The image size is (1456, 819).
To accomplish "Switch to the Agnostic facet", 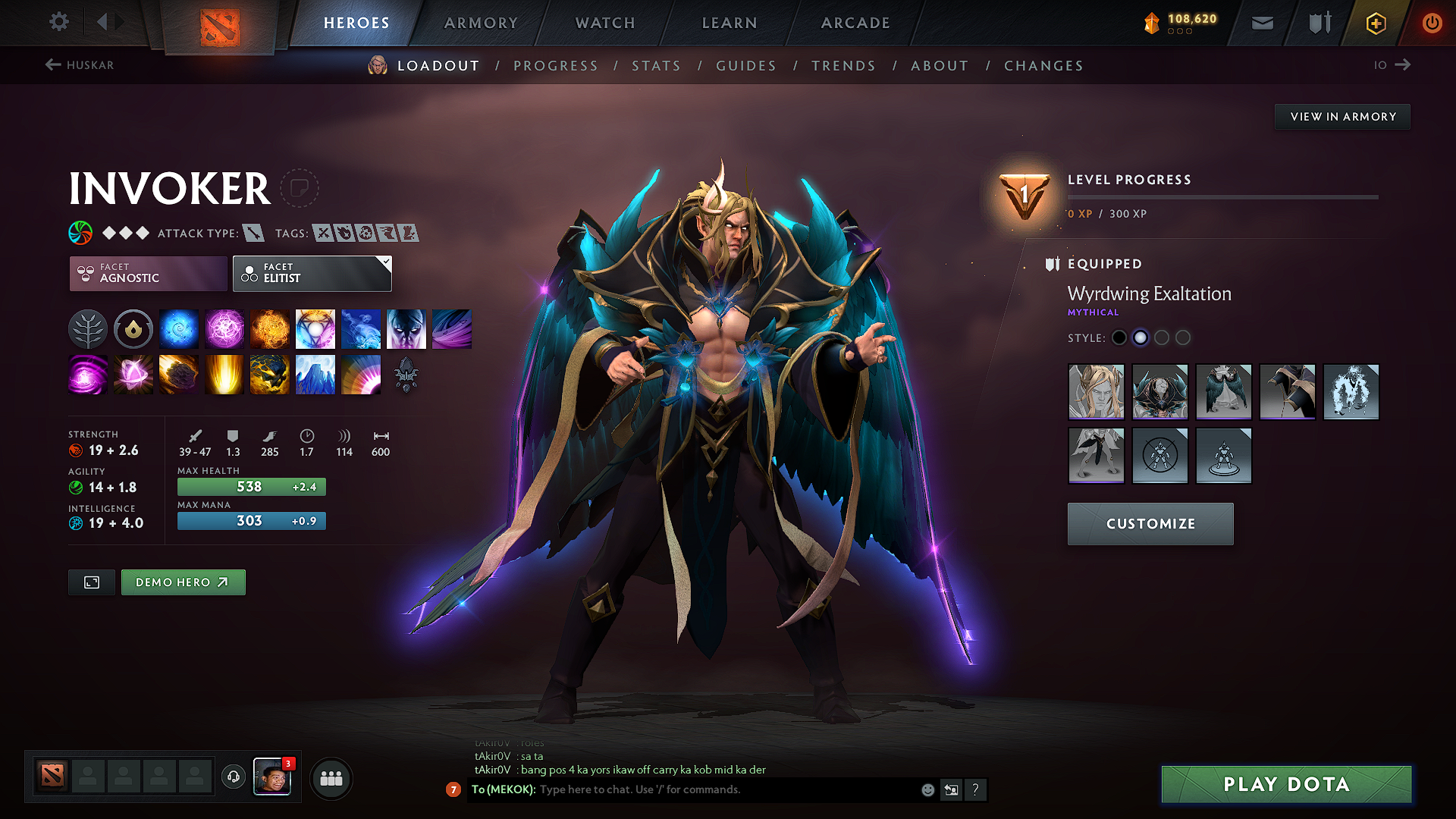I will click(x=147, y=273).
